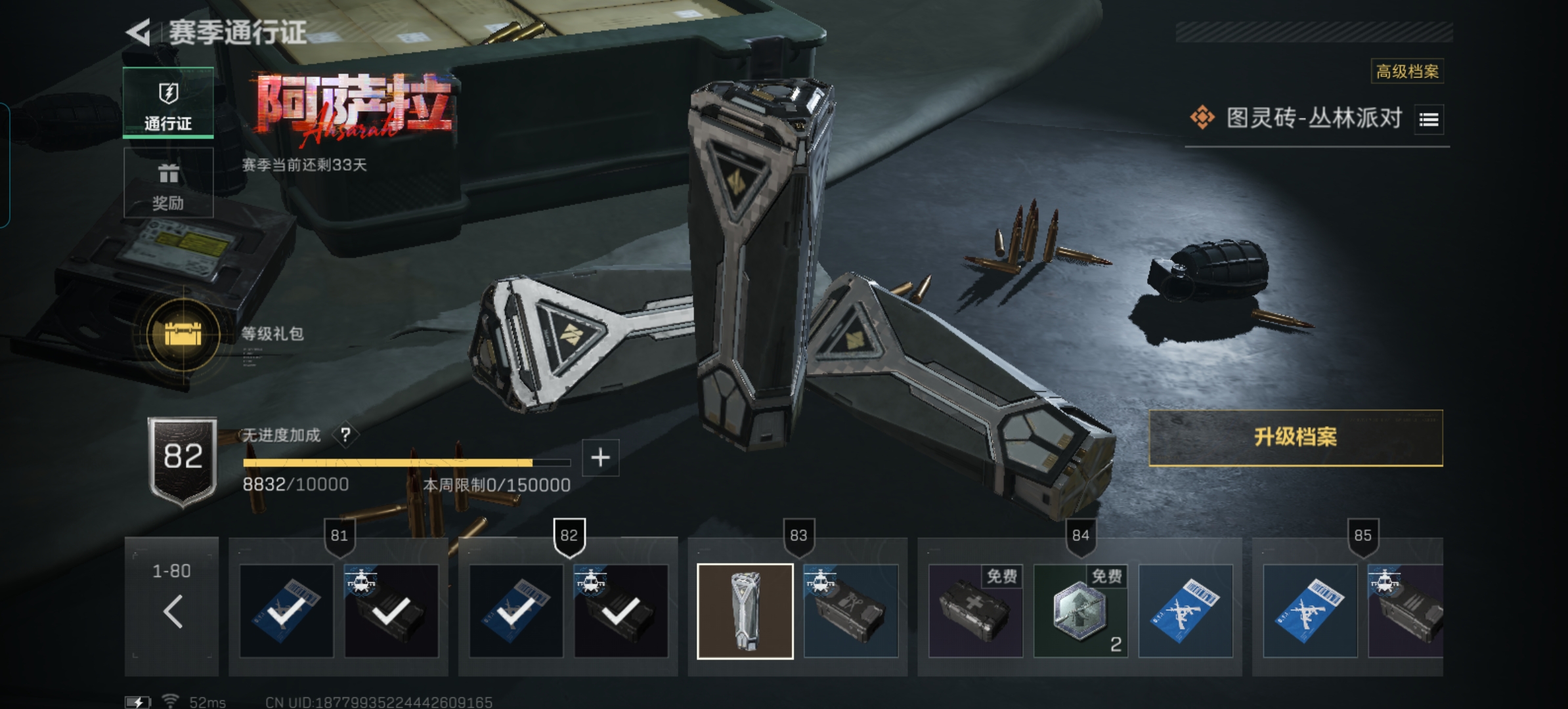Viewport: 1568px width, 709px height.
Task: Select the free hexagon badge reward
Action: pos(1080,611)
